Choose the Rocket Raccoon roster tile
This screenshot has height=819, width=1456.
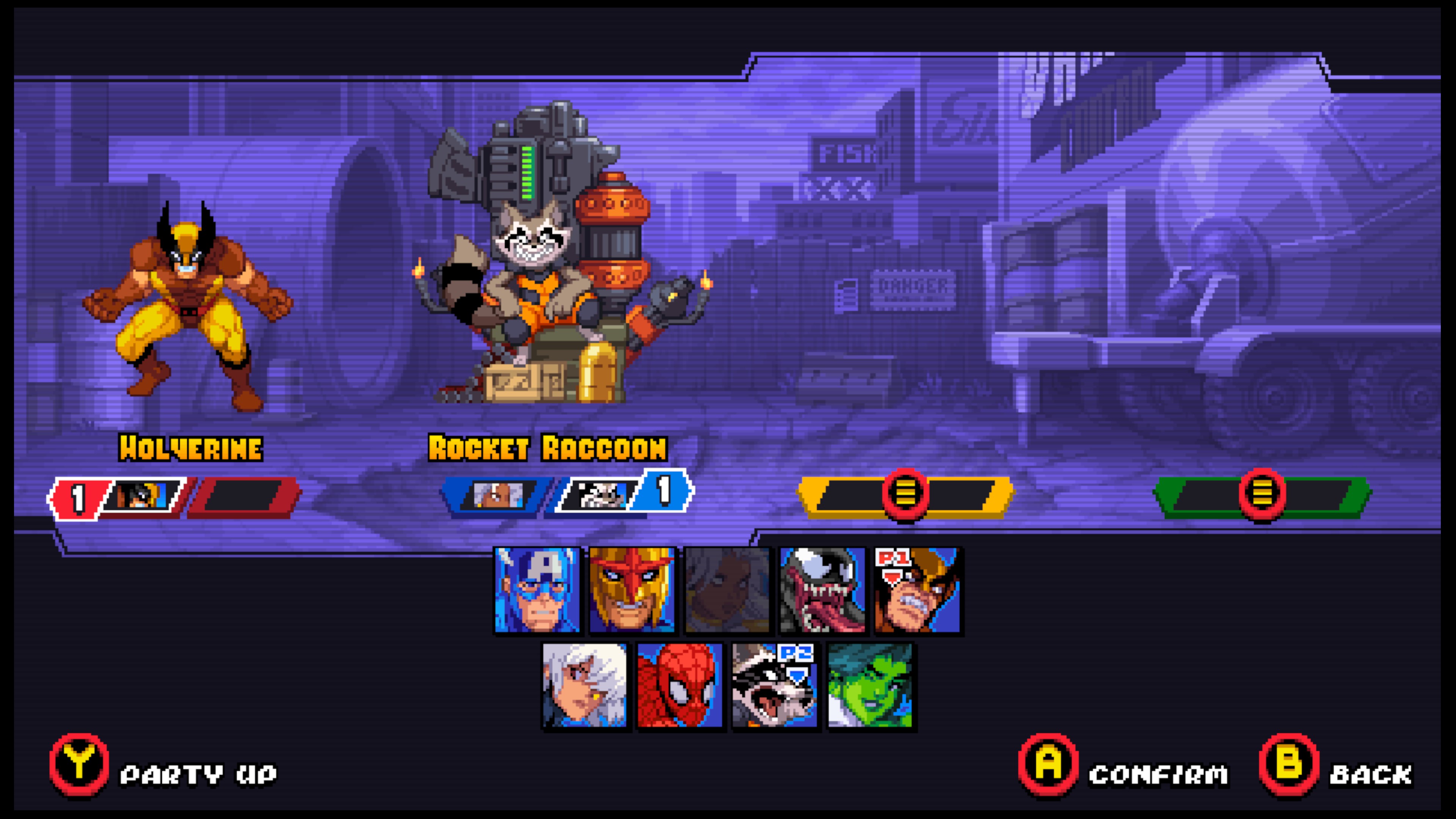point(774,685)
